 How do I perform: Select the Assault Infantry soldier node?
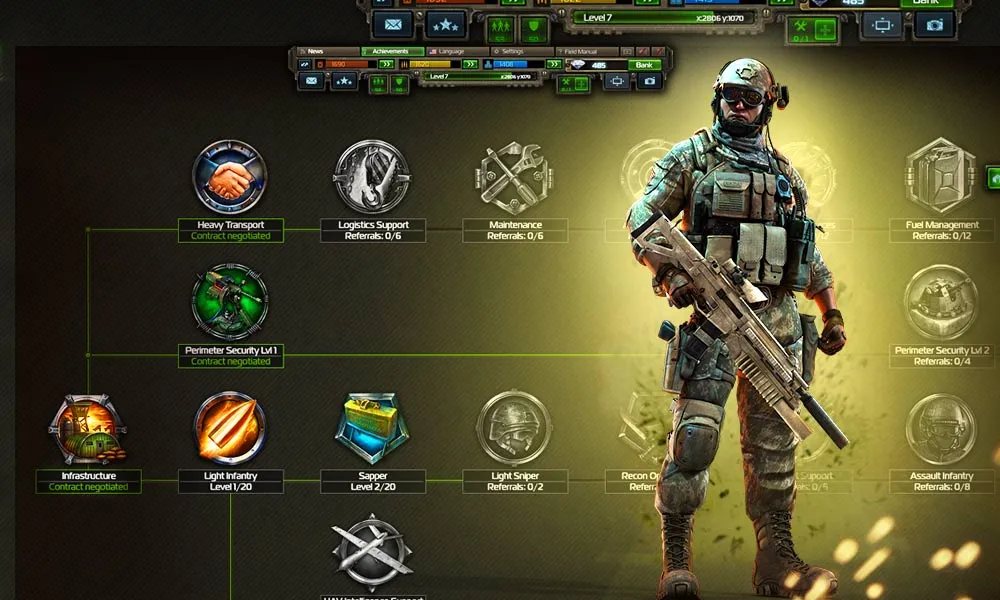pyautogui.click(x=940, y=428)
